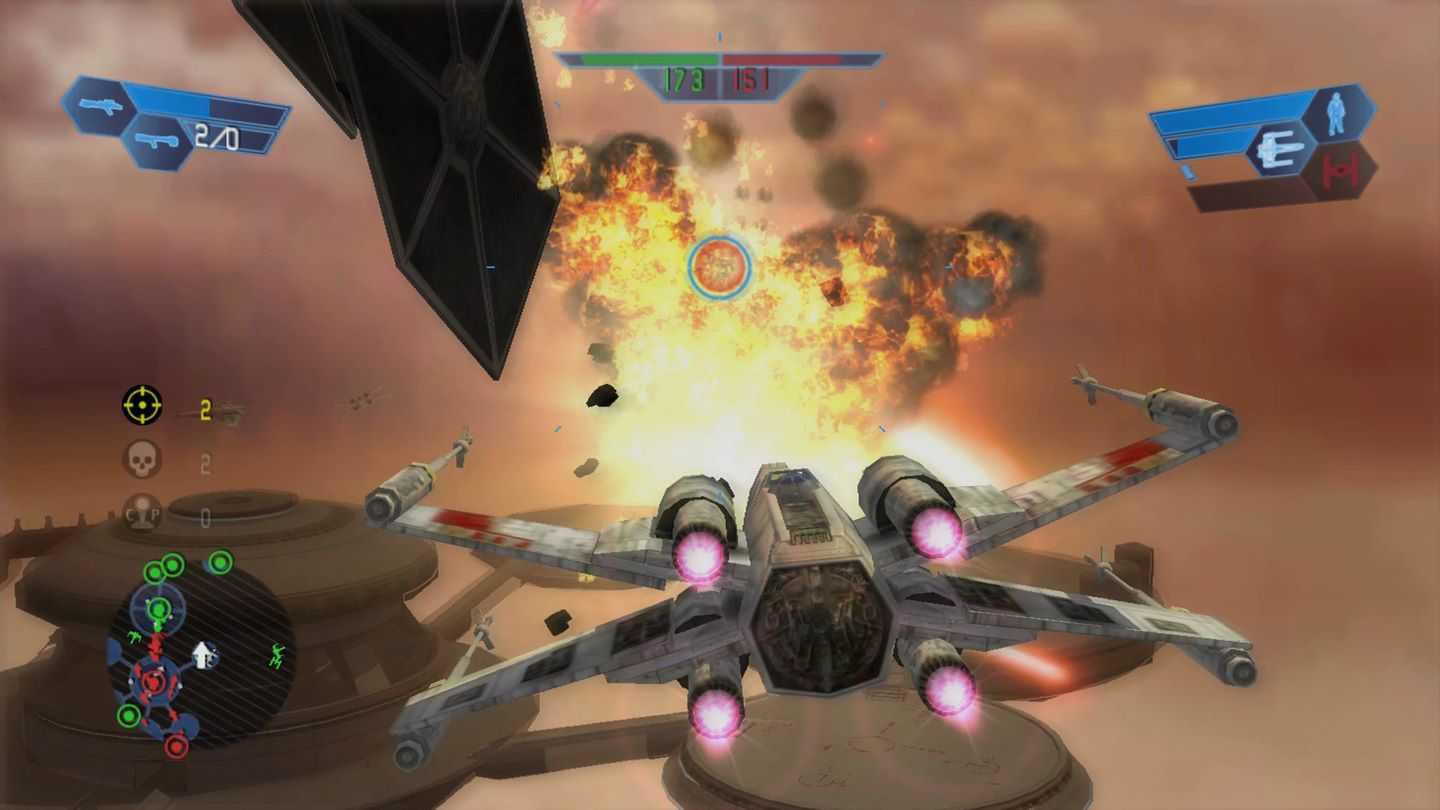
Task: Click the pilot figure icon in vehicle HUD
Action: (x=1336, y=112)
